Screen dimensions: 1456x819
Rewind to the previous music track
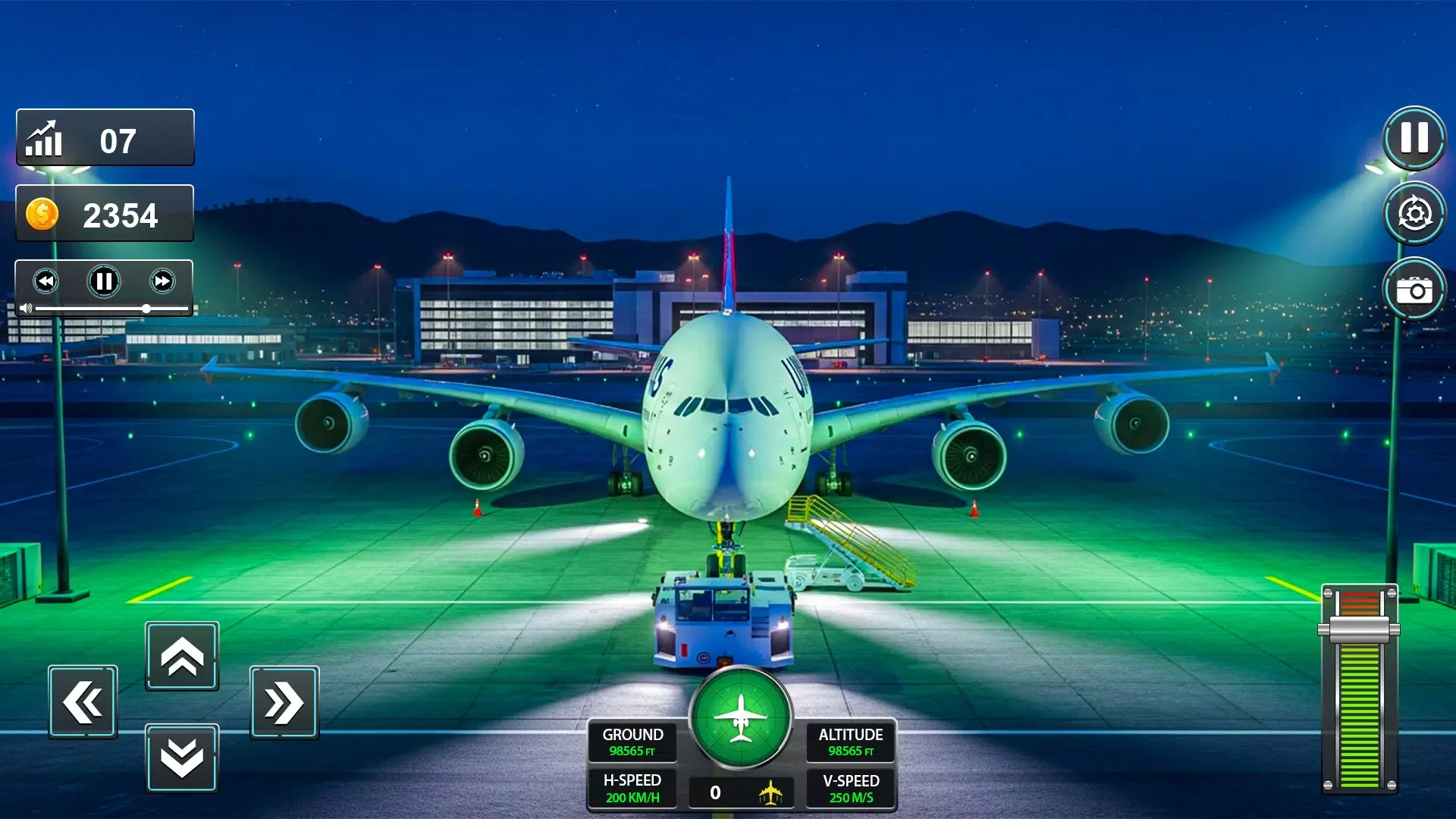pyautogui.click(x=47, y=281)
